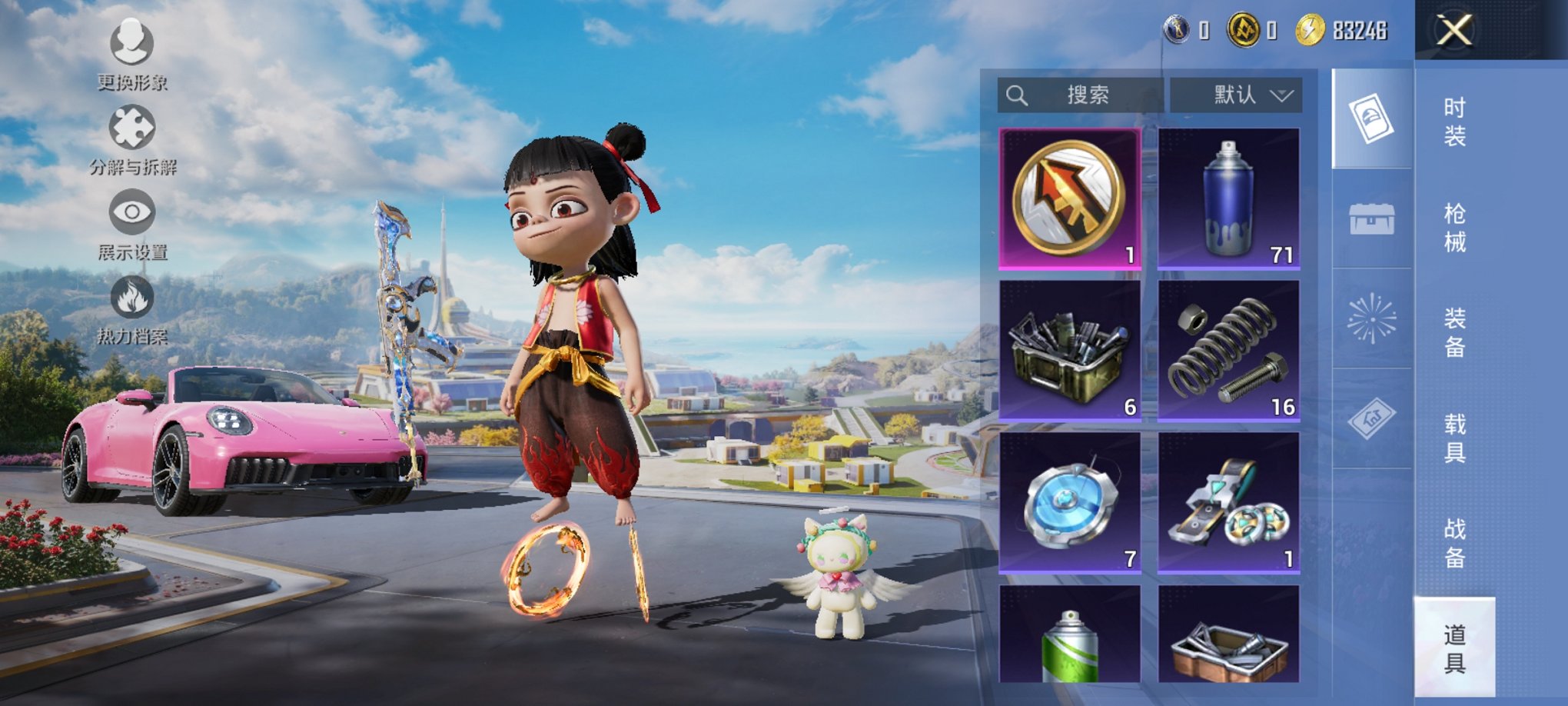The width and height of the screenshot is (1568, 706).
Task: Expand the 默认 sort dropdown
Action: pyautogui.click(x=1236, y=95)
